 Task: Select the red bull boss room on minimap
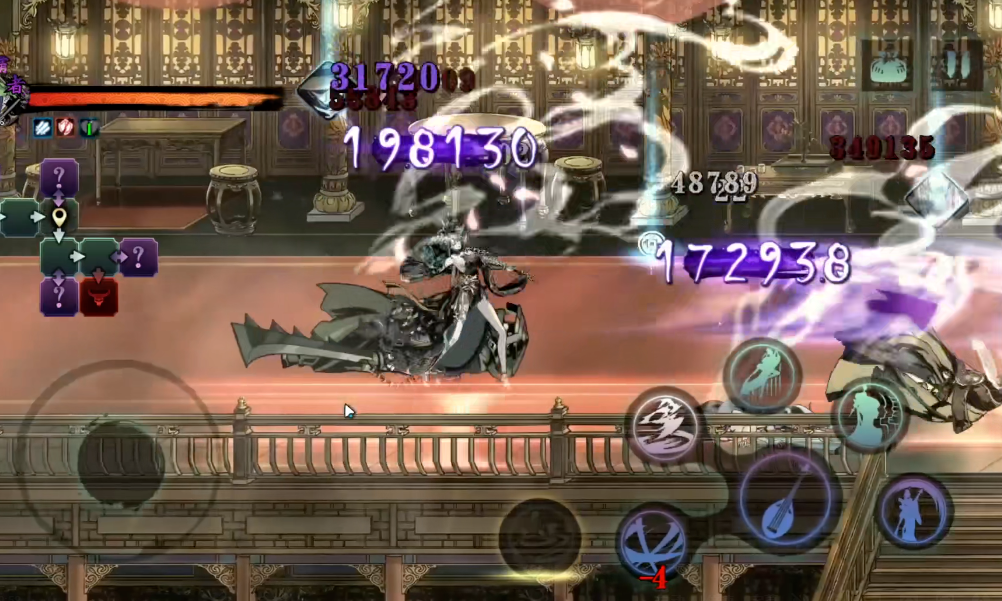pyautogui.click(x=99, y=297)
